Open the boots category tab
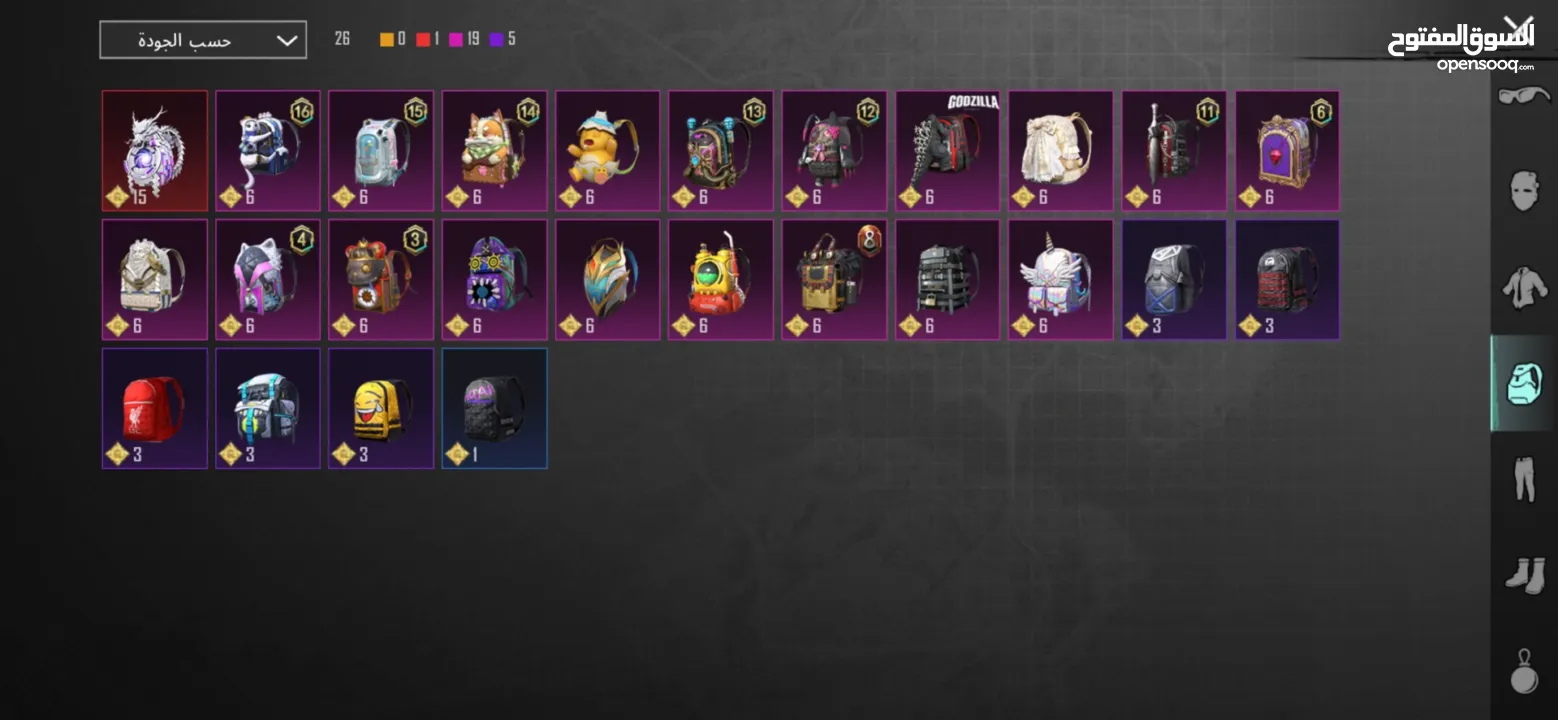The width and height of the screenshot is (1558, 720). pos(1524,575)
